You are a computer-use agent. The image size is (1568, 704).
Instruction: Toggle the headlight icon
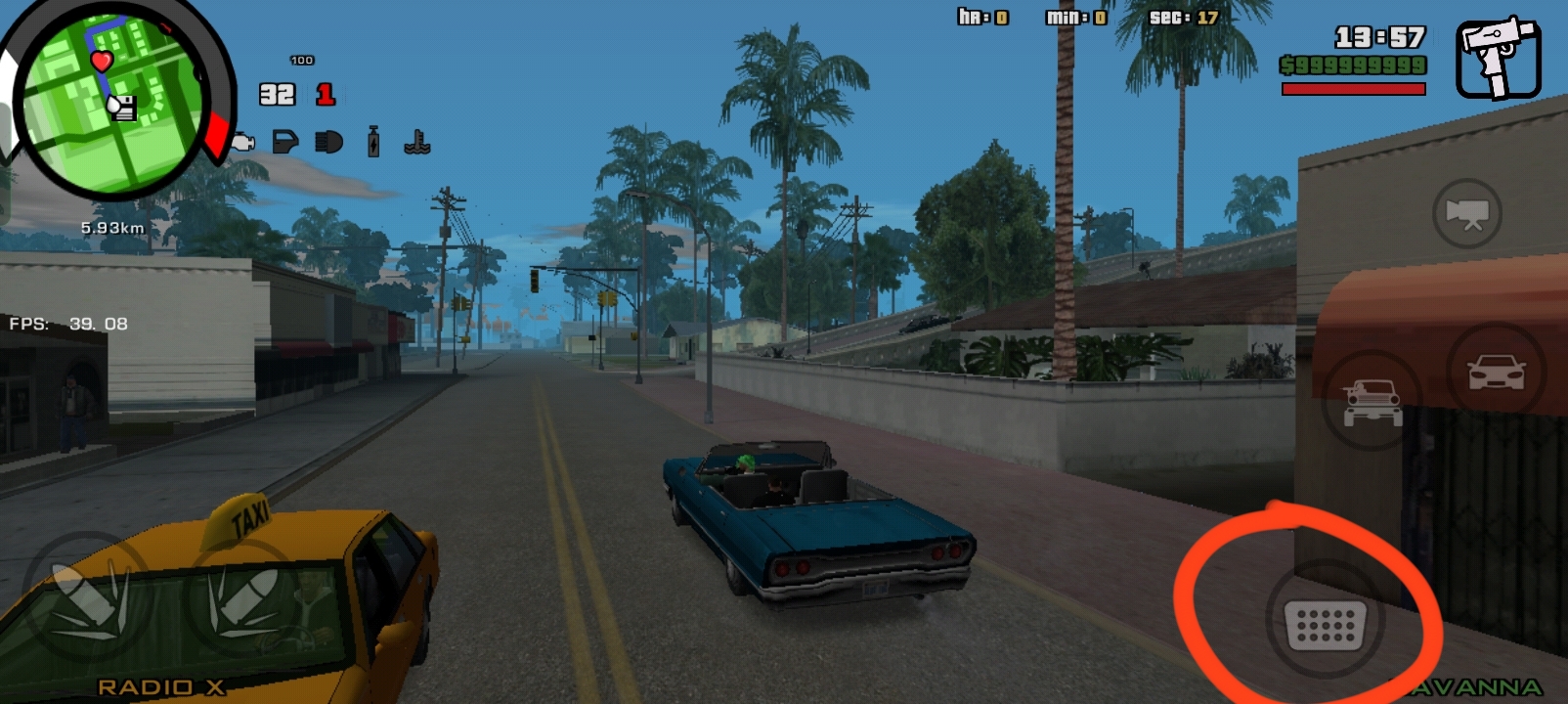point(329,143)
